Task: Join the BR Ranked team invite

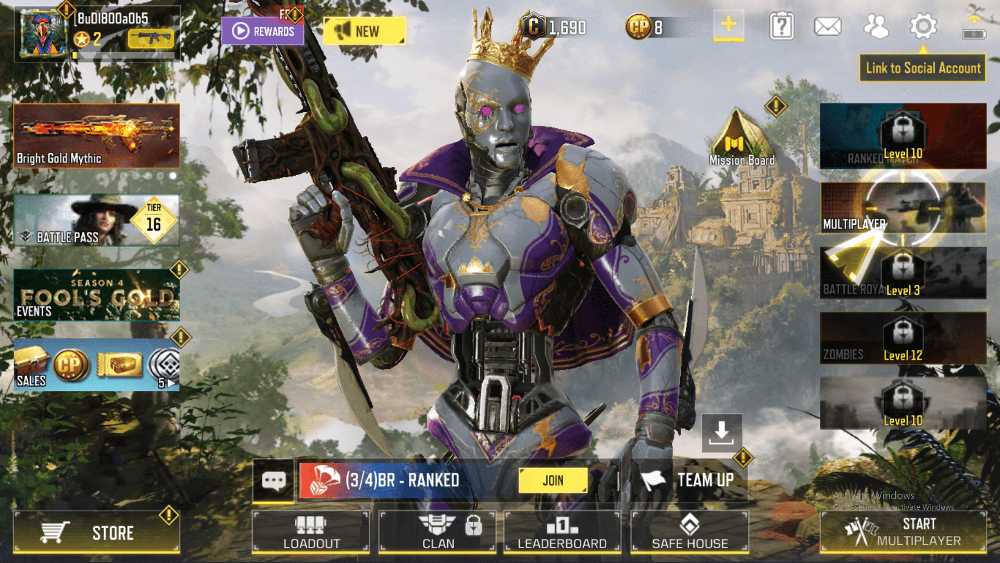Action: pos(553,480)
